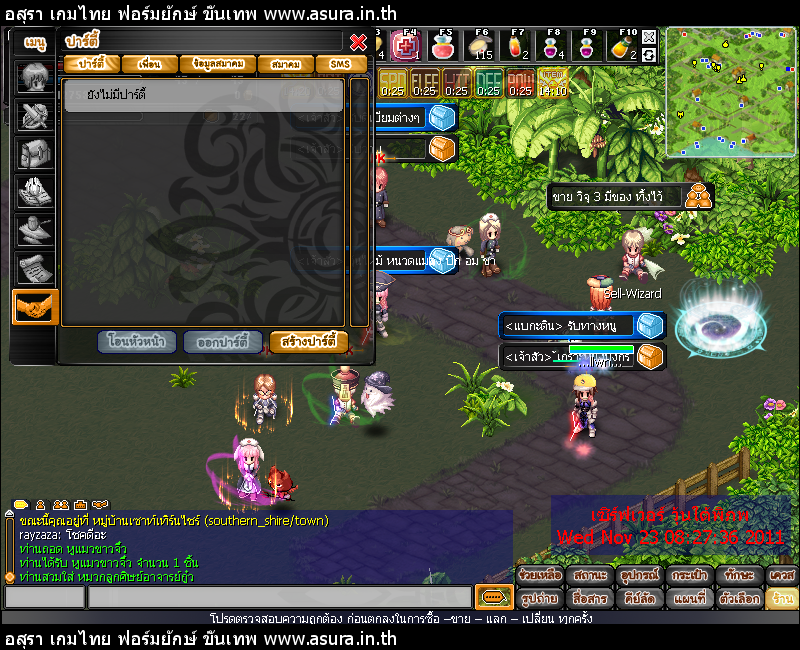Viewport: 800px width, 650px height.
Task: Close the party window
Action: pos(358,42)
